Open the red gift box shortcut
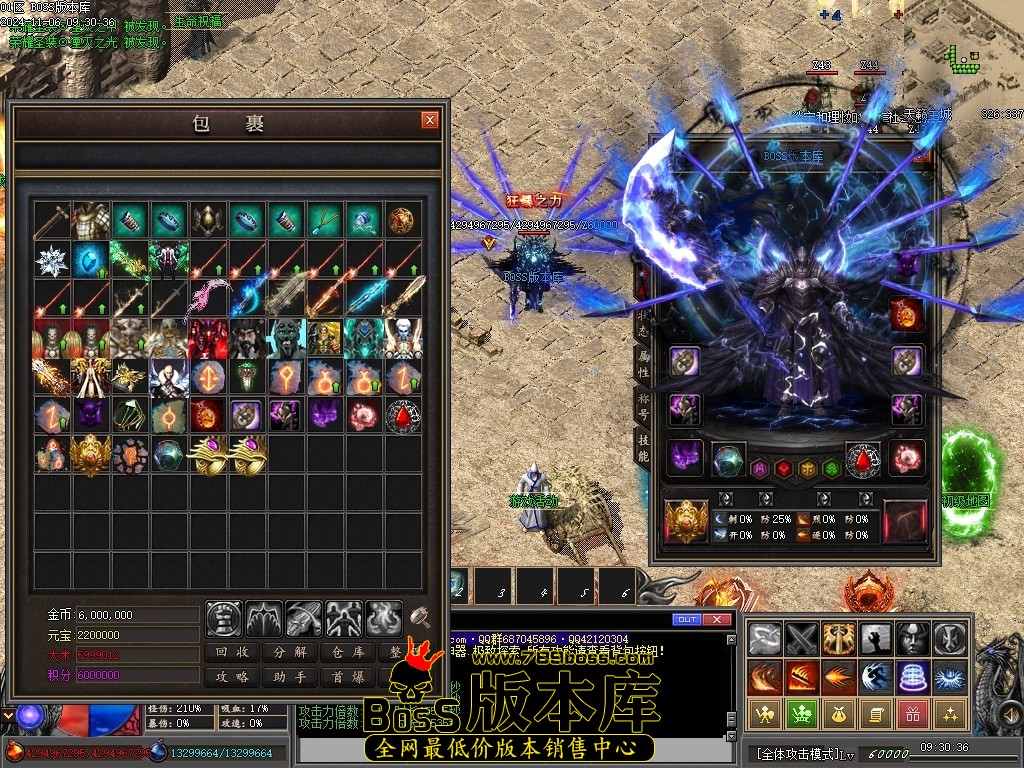Screen dimensions: 1024x768 pos(912,714)
